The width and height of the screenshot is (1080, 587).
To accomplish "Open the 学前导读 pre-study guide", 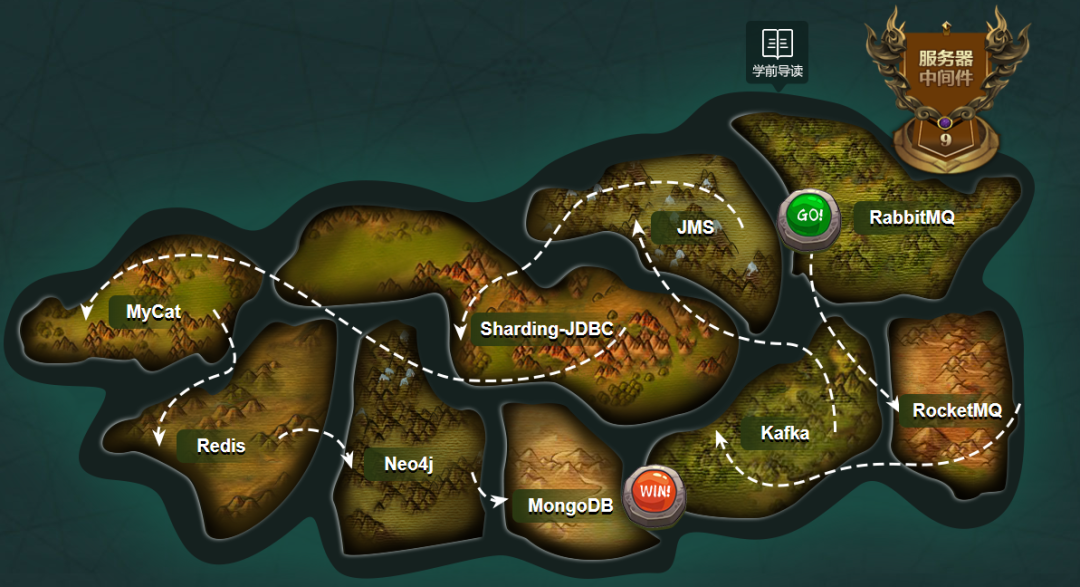I will coord(777,52).
